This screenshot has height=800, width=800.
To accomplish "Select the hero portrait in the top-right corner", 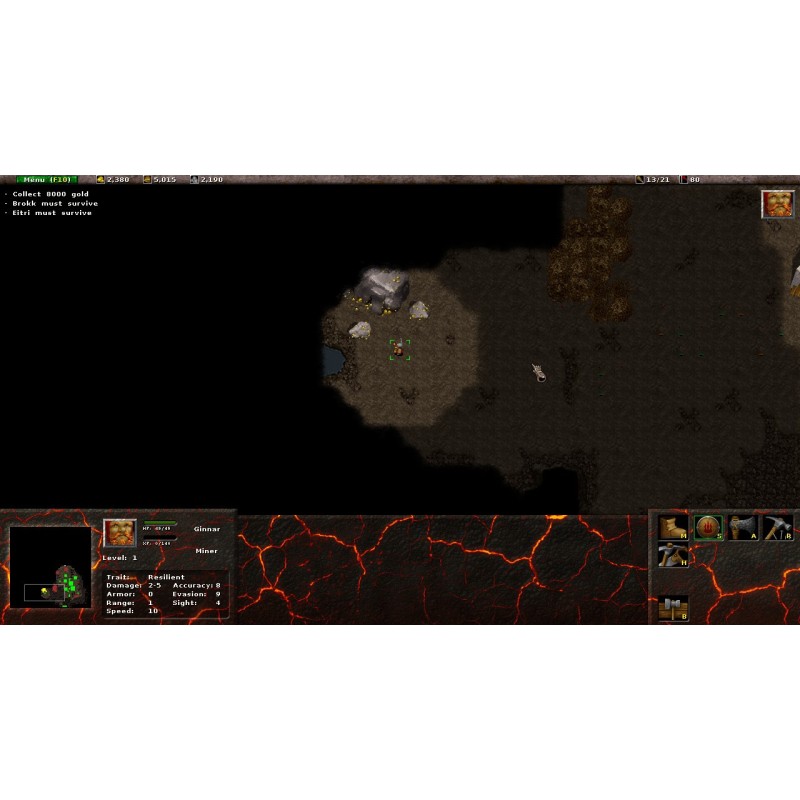I will pyautogui.click(x=777, y=204).
